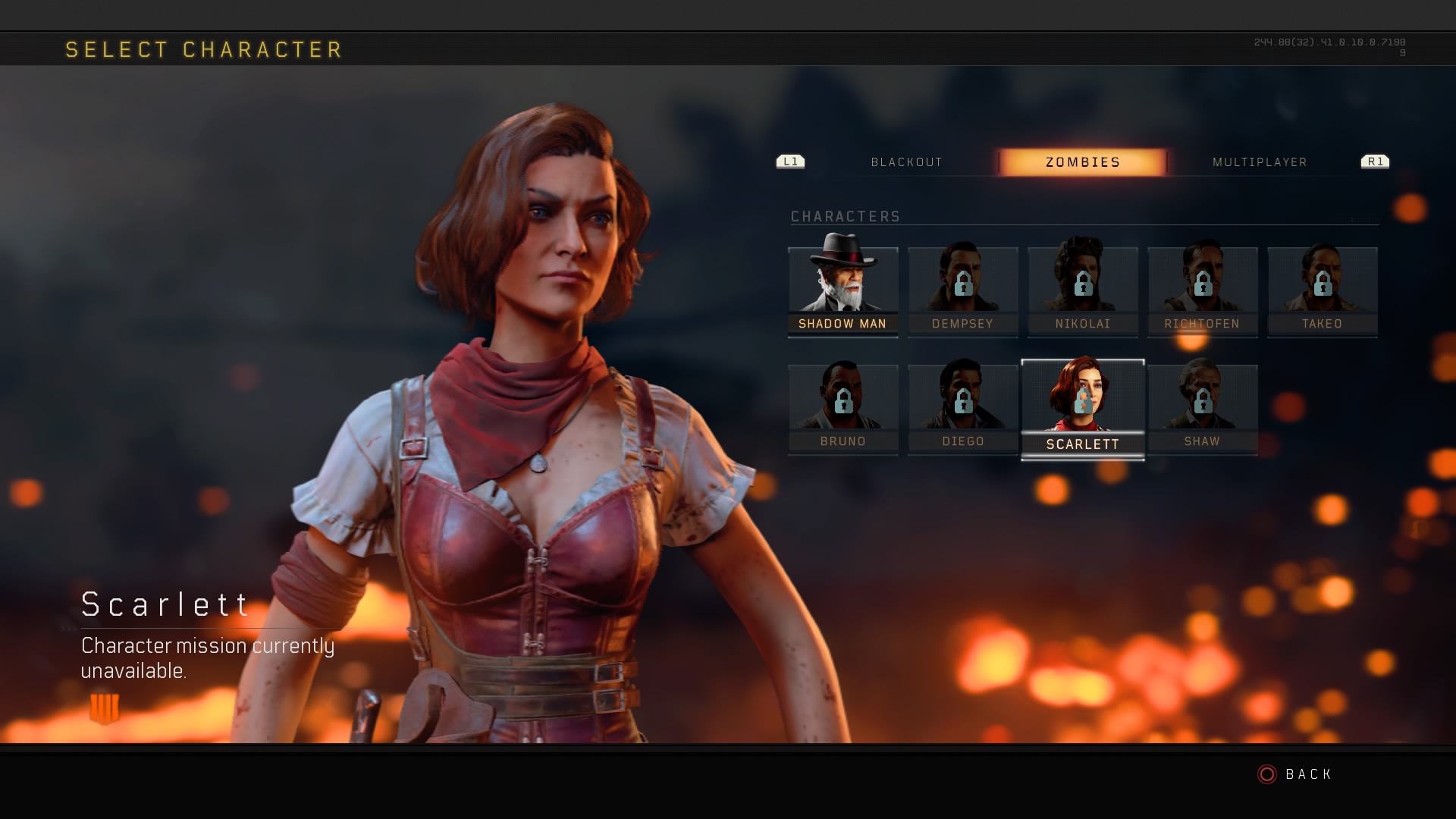Select the locked Takeo character tile
Image resolution: width=1456 pixels, height=819 pixels.
pos(1322,292)
